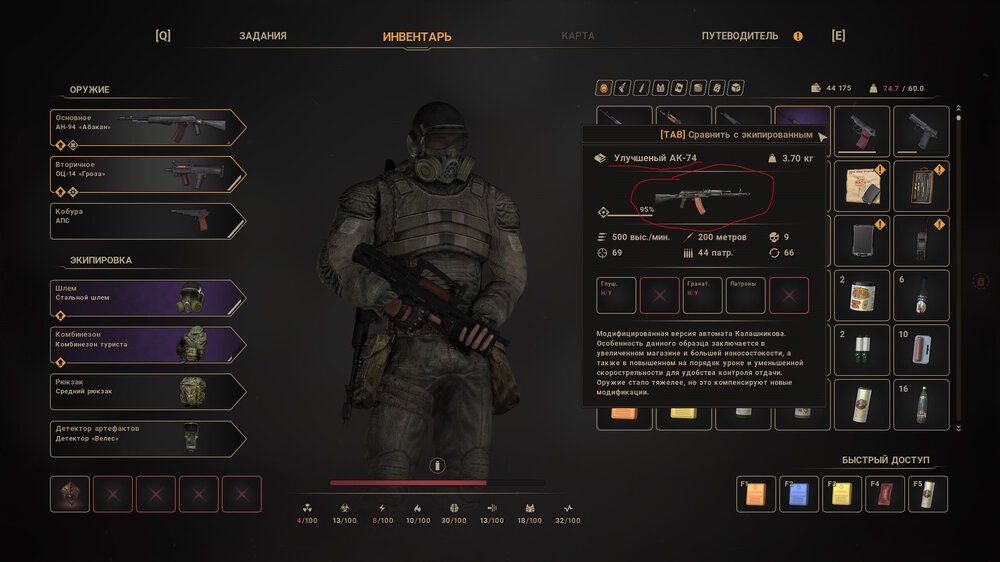This screenshot has height=562, width=1000.
Task: Select the red packet in quick slot F4
Action: 885,494
